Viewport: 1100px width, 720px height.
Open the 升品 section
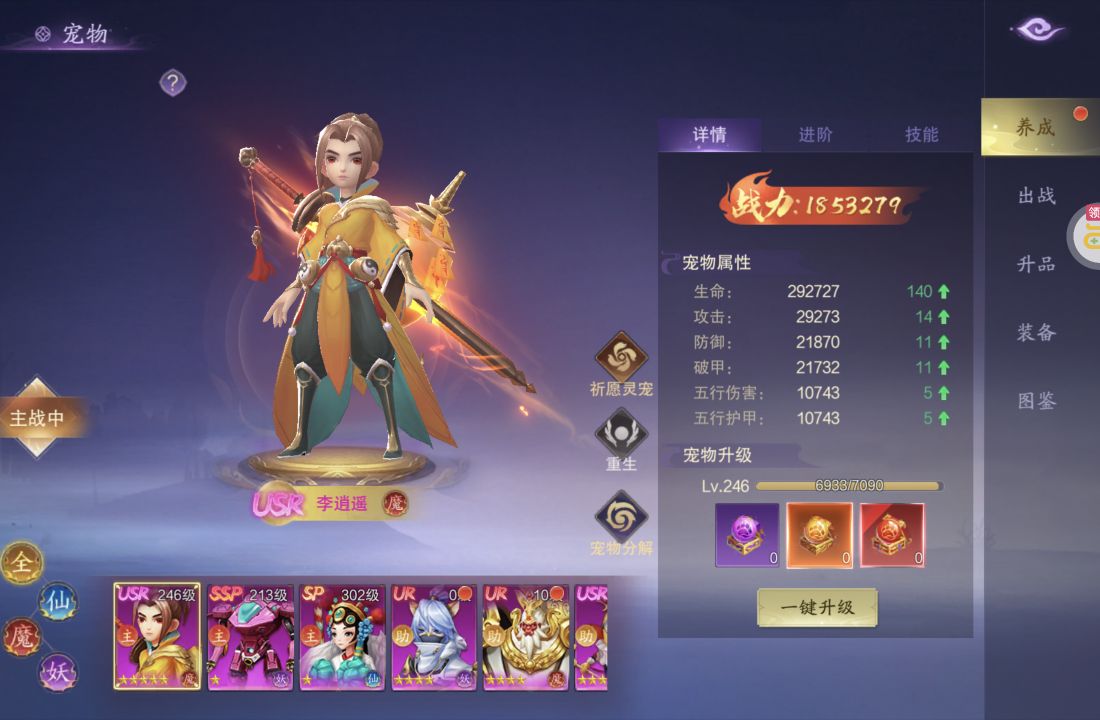[x=1036, y=264]
